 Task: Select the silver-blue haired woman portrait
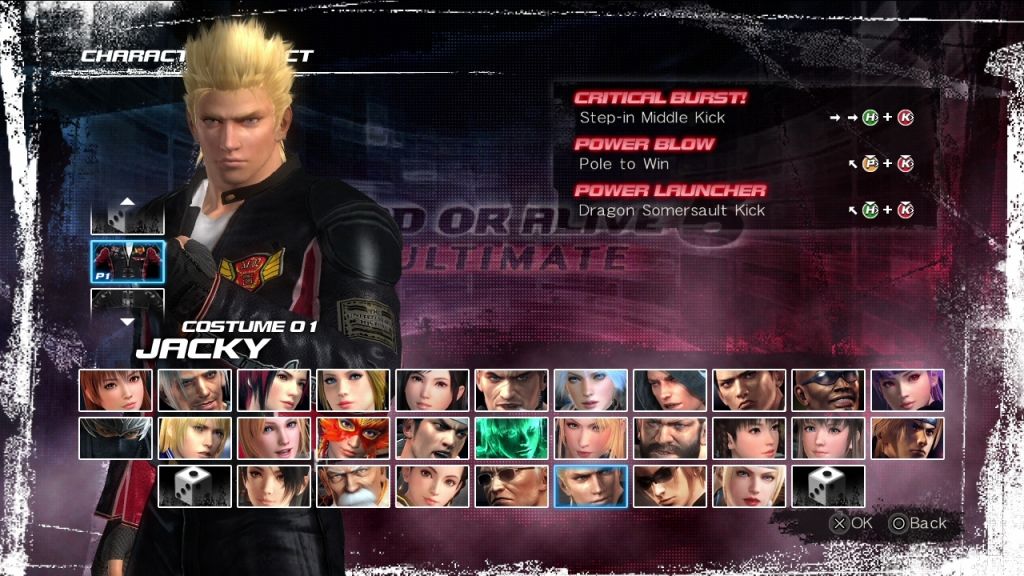tap(591, 390)
